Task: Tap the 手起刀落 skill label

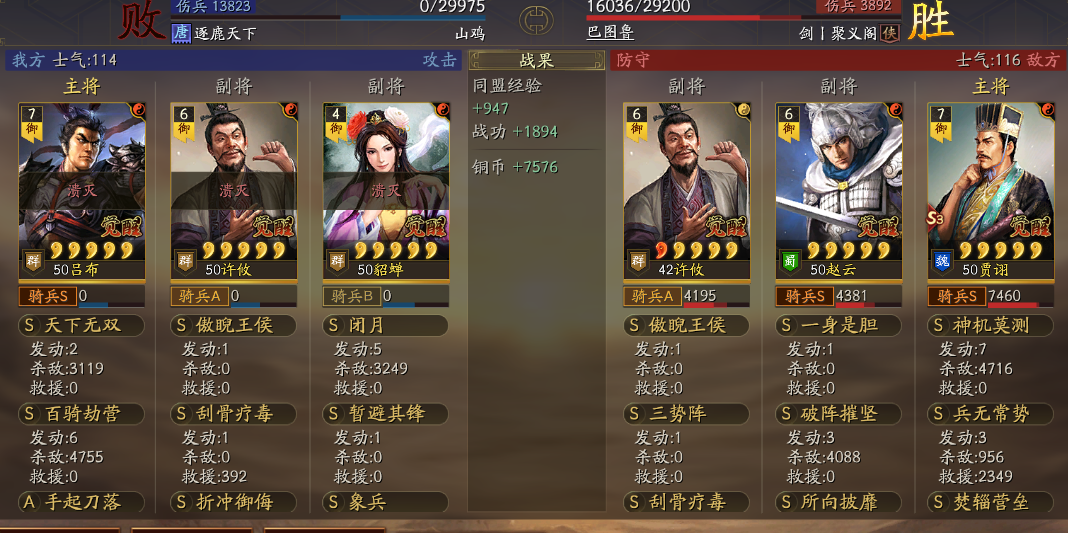Action: [82, 501]
